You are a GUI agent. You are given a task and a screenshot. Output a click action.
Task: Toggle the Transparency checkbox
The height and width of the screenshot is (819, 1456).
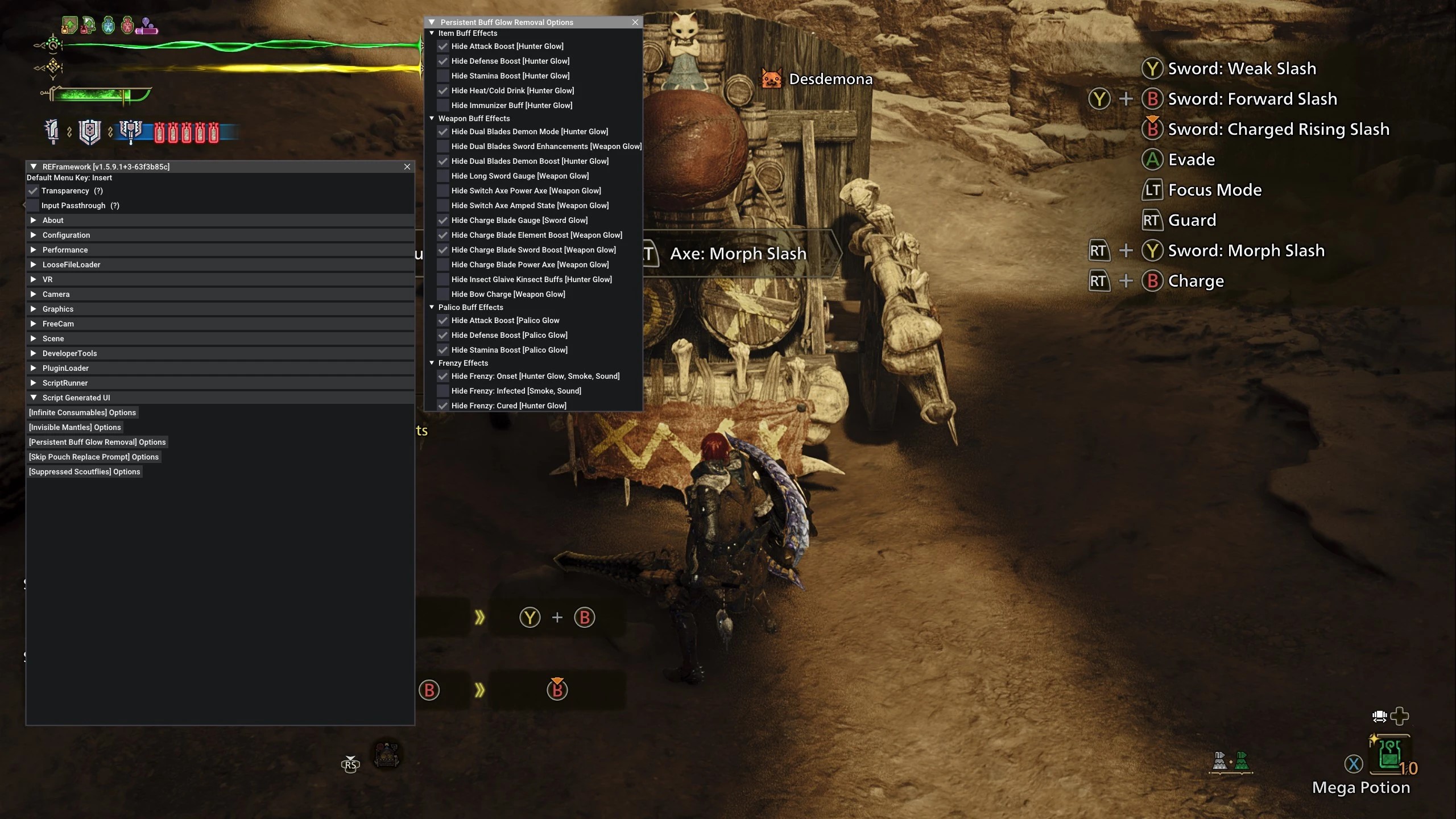[34, 191]
